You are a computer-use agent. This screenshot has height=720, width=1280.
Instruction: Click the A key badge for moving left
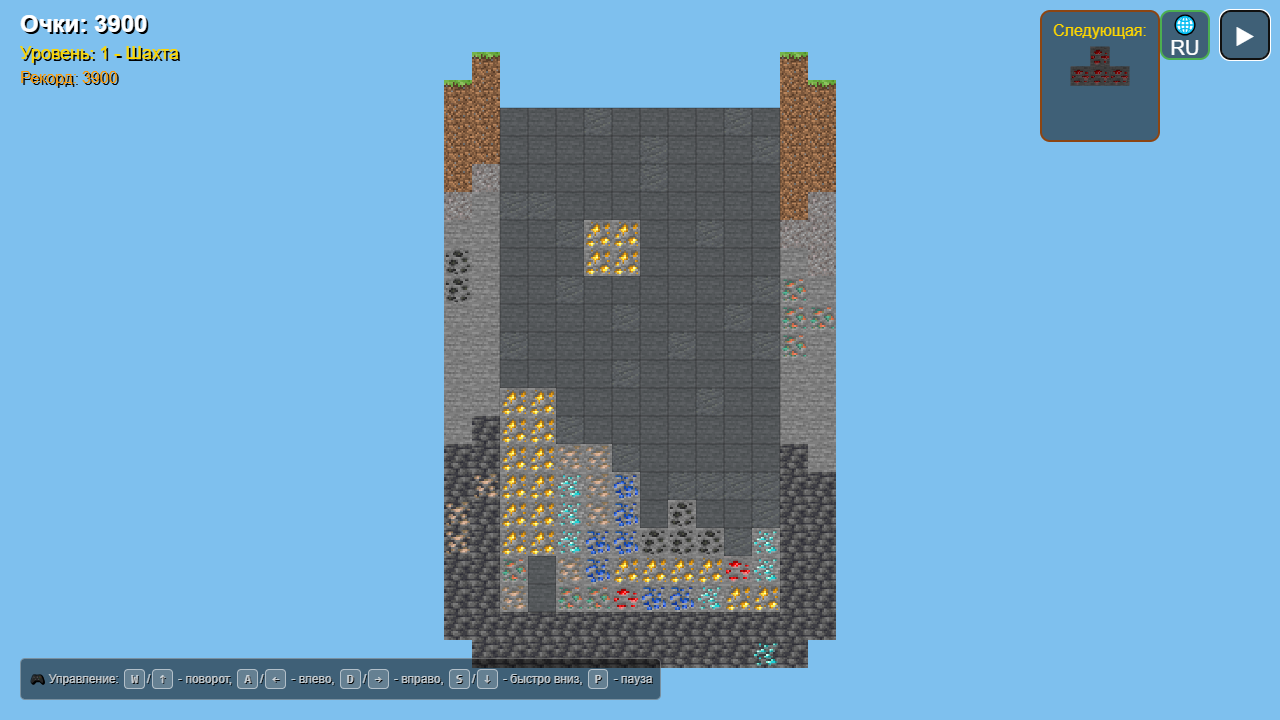pos(247,678)
